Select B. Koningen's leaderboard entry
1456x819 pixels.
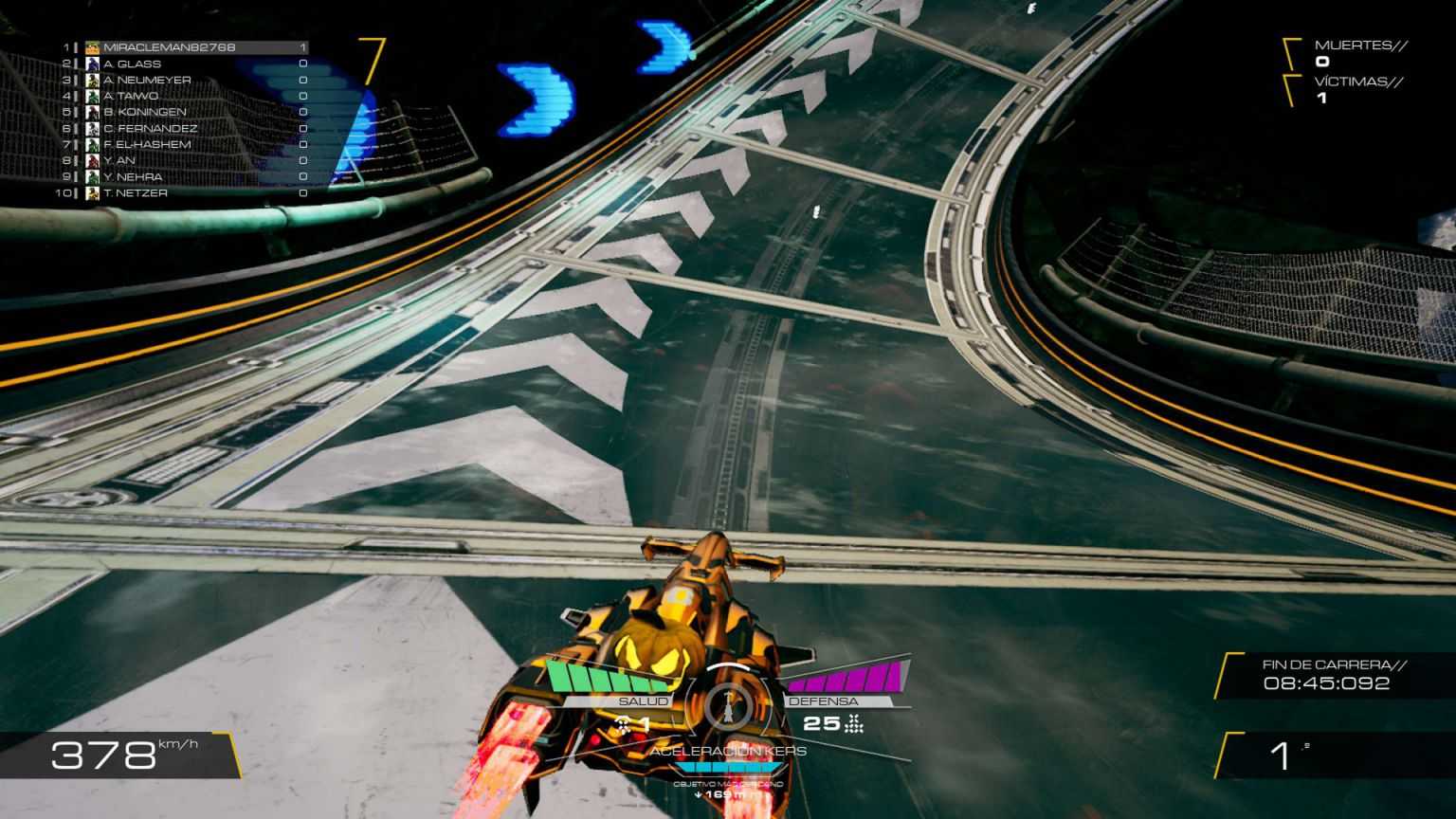(x=145, y=112)
